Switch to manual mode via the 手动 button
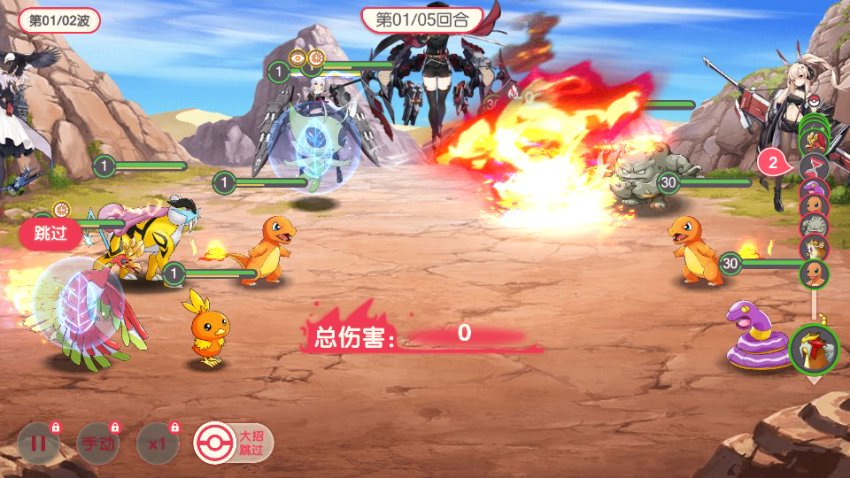The image size is (850, 478). [97, 442]
